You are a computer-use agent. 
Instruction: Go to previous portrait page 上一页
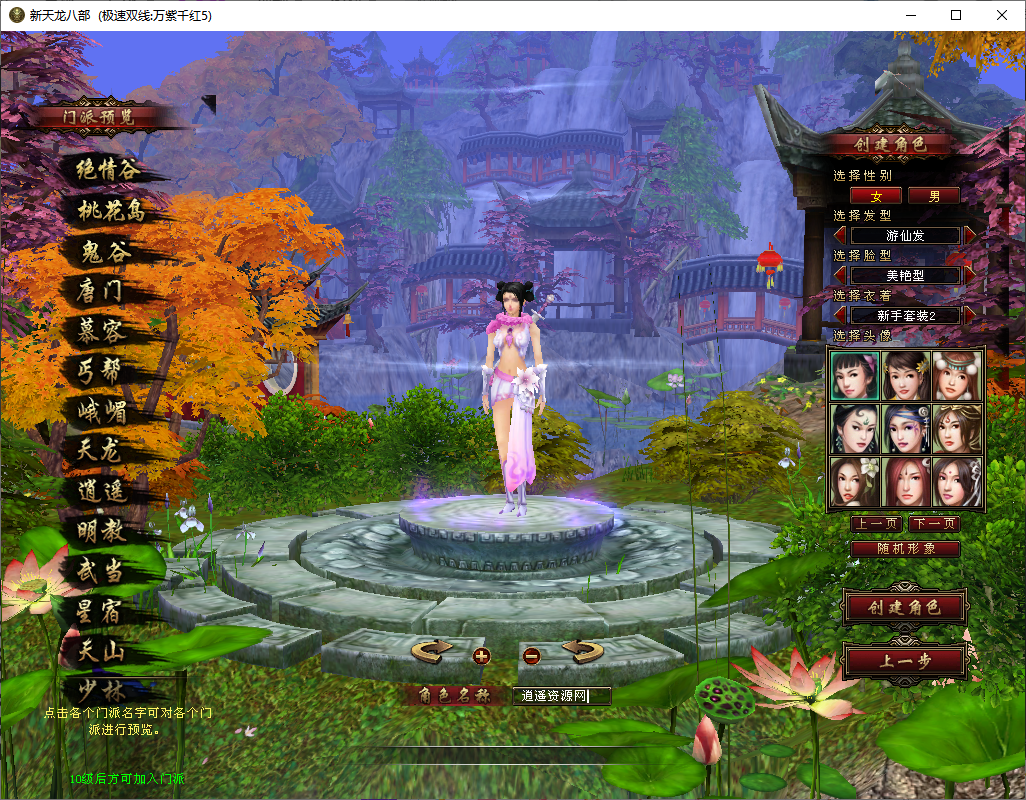(x=876, y=524)
